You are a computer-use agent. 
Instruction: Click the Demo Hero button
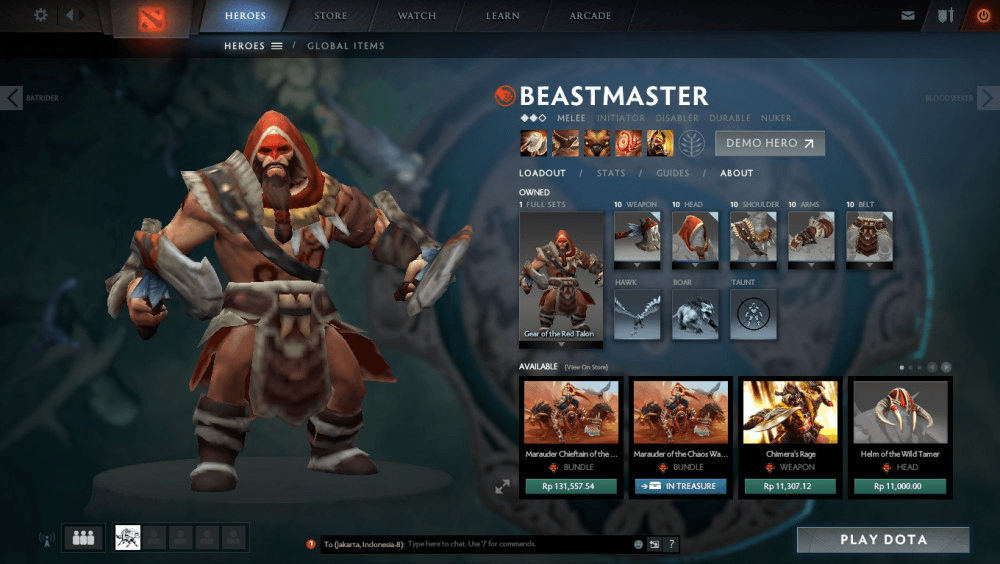coord(769,143)
